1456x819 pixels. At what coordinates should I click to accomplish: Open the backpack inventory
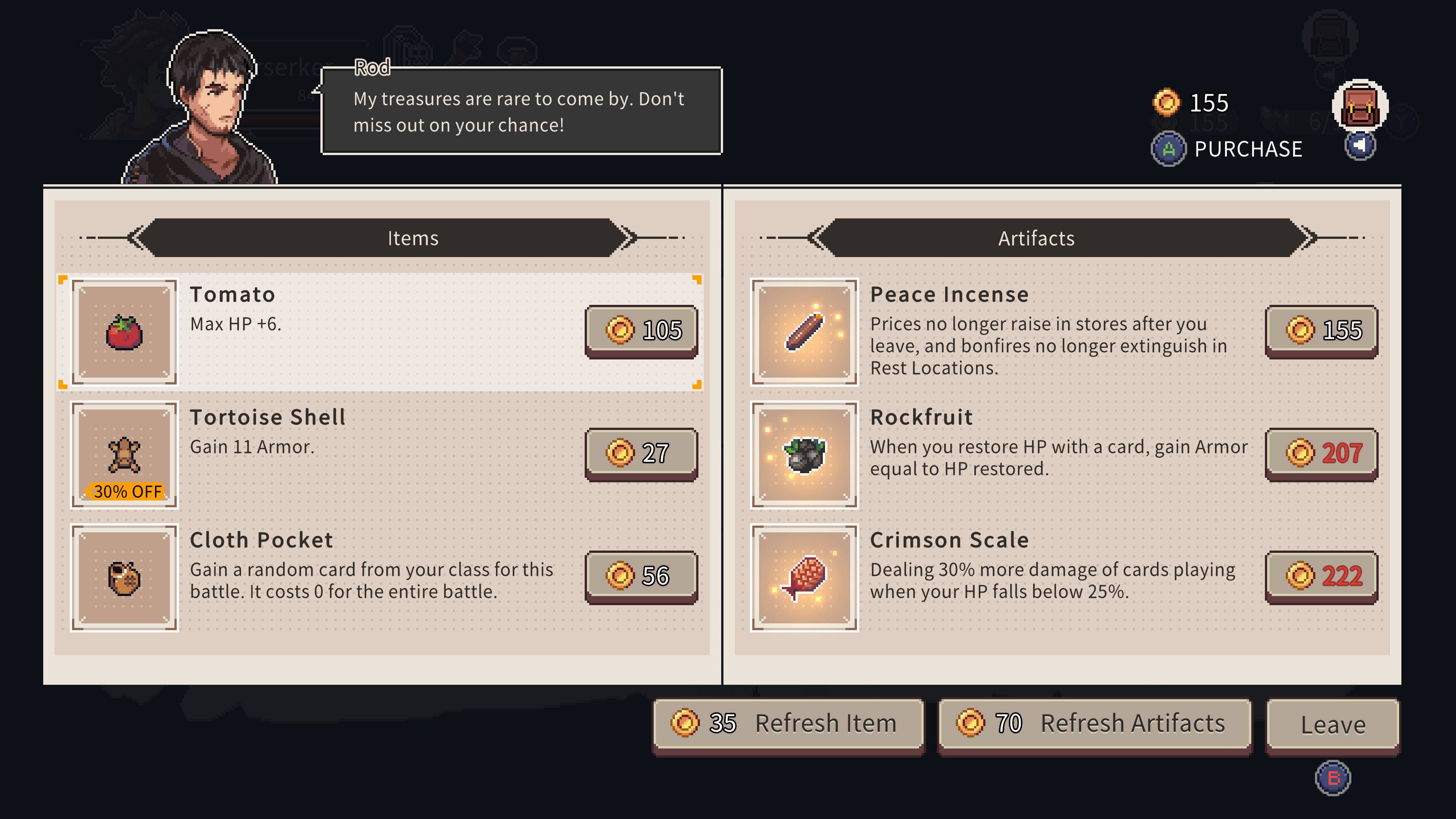tap(1359, 106)
